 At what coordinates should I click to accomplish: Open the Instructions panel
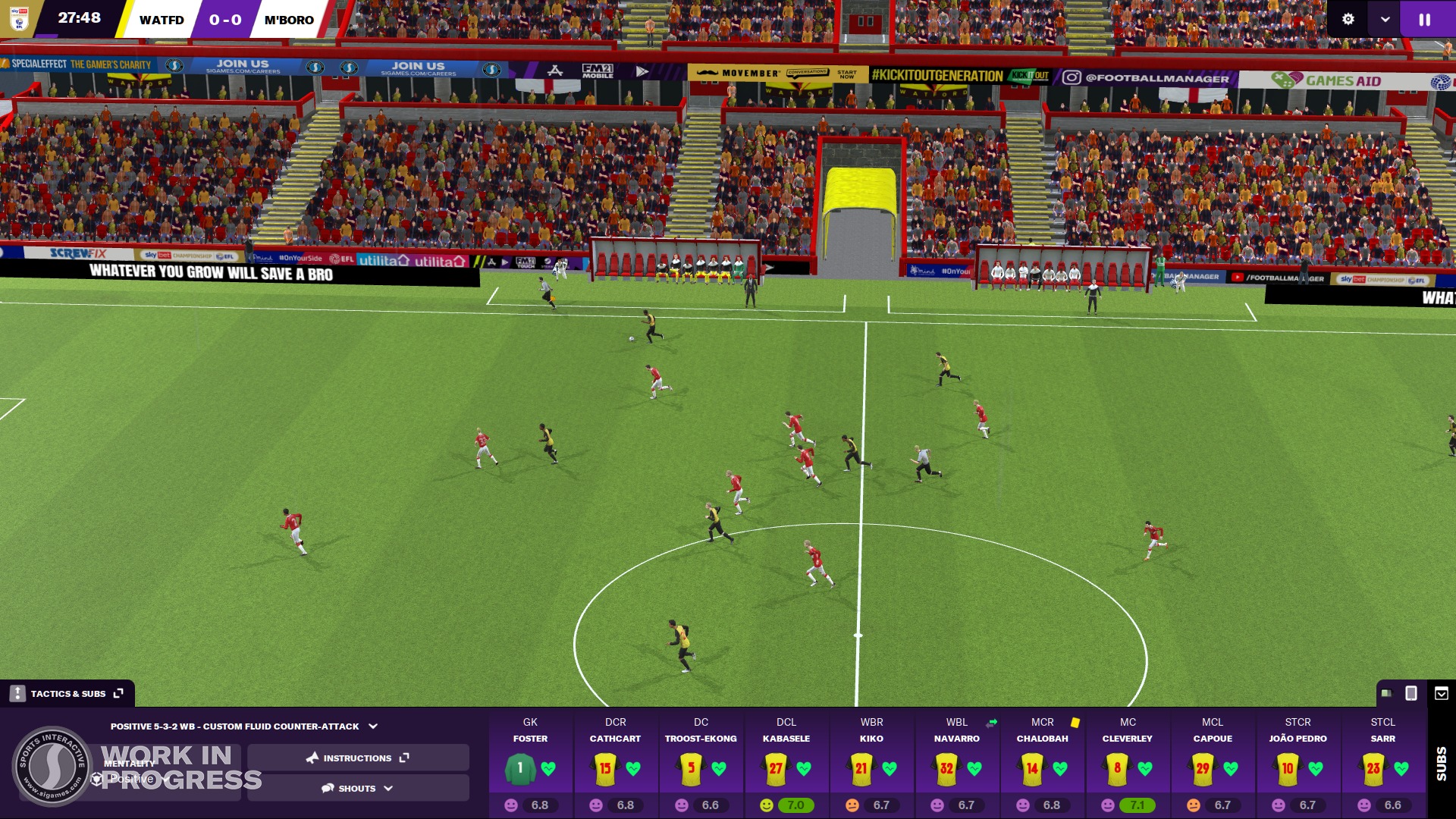[x=356, y=758]
